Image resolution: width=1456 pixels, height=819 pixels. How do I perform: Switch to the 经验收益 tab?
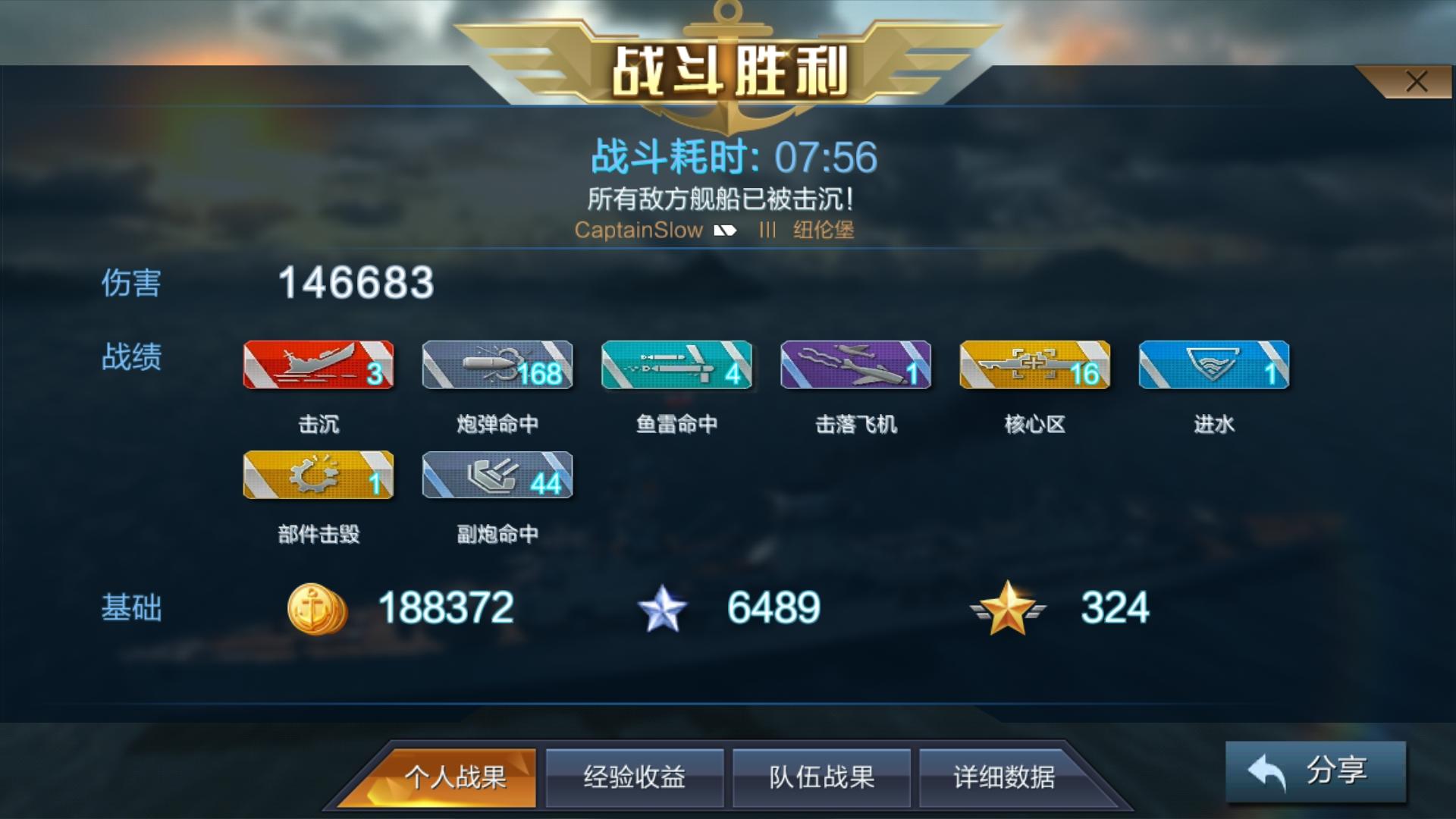coord(635,777)
